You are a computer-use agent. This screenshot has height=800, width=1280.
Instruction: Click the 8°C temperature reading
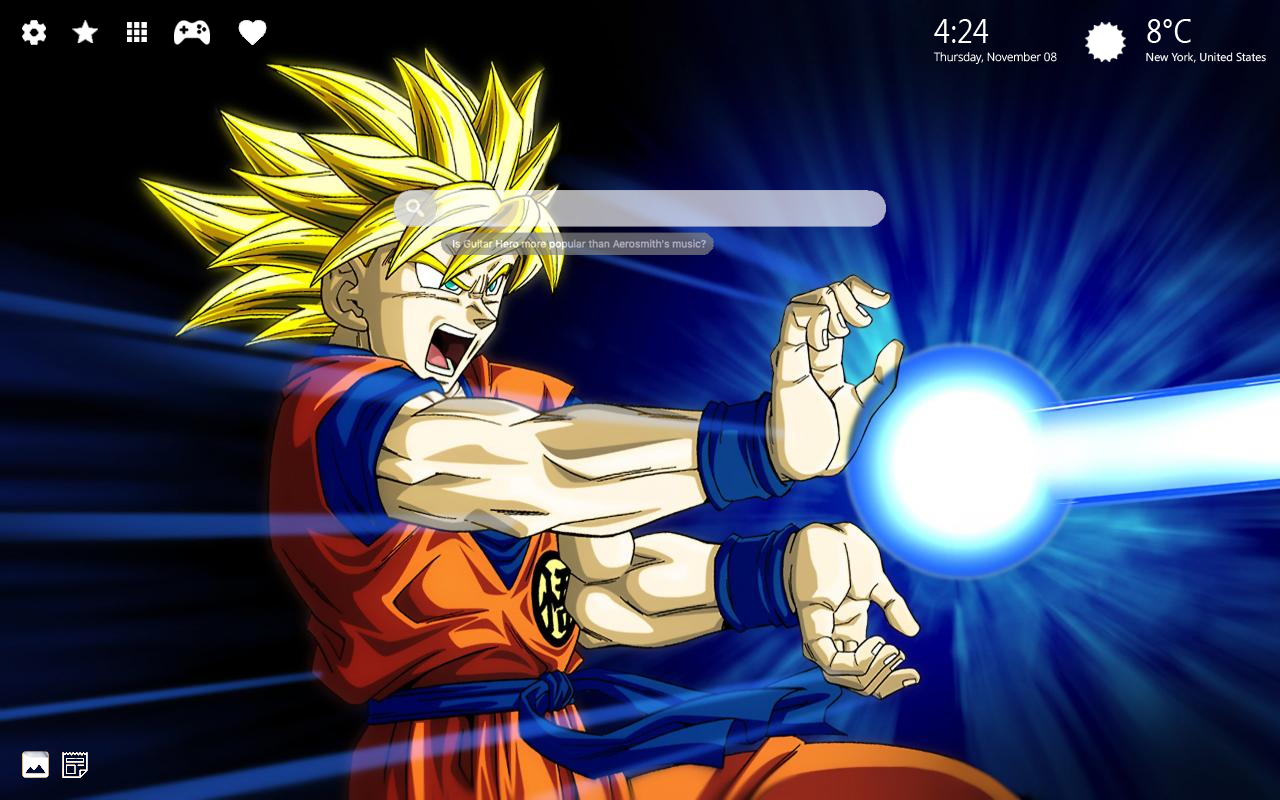click(1170, 32)
